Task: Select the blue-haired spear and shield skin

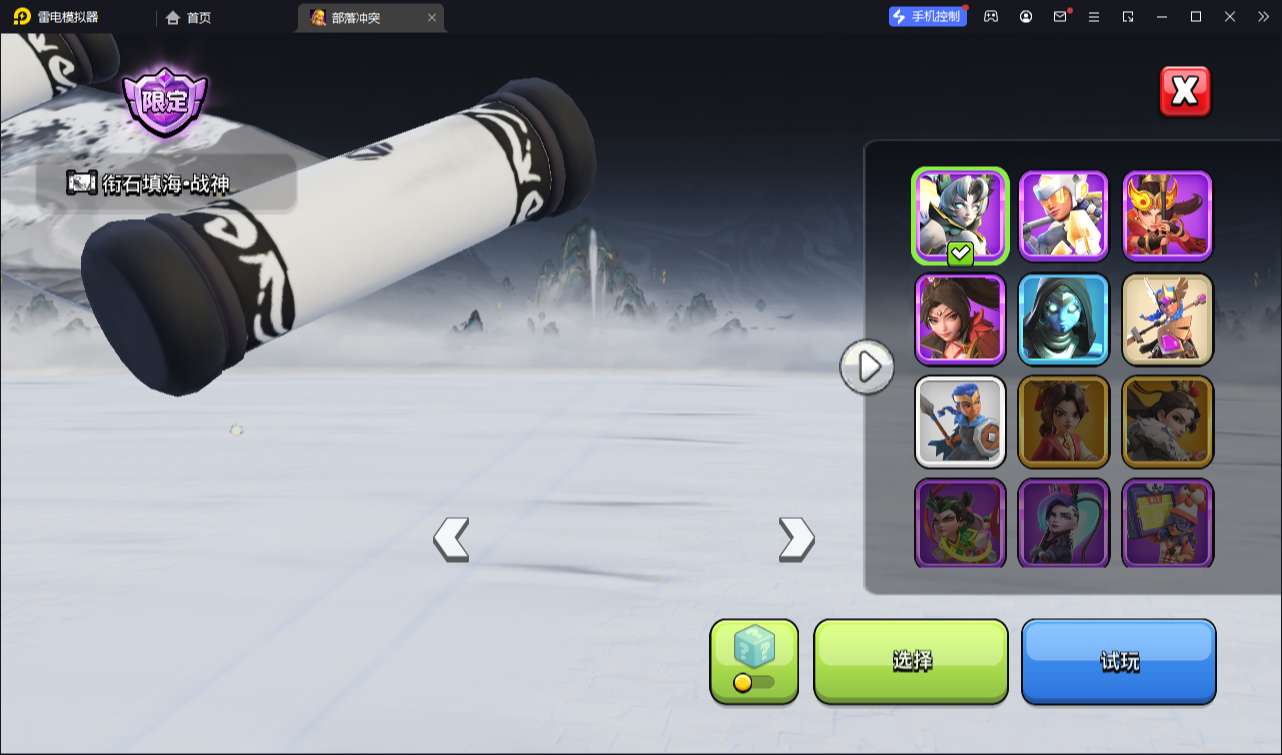Action: point(960,422)
